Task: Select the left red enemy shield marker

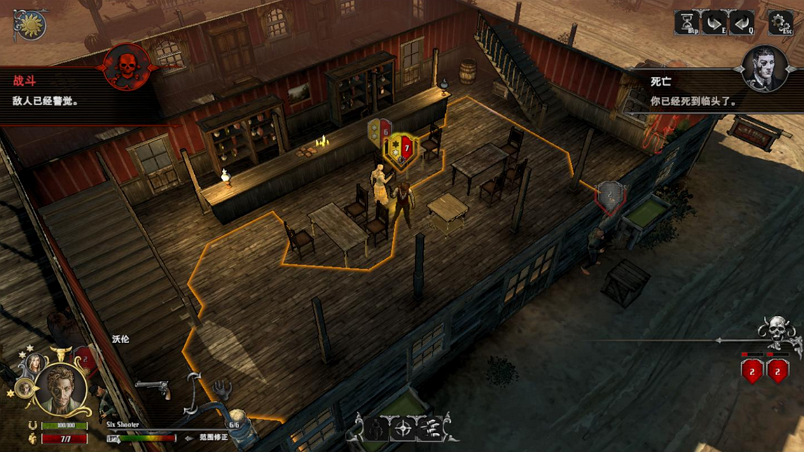Action: point(753,371)
